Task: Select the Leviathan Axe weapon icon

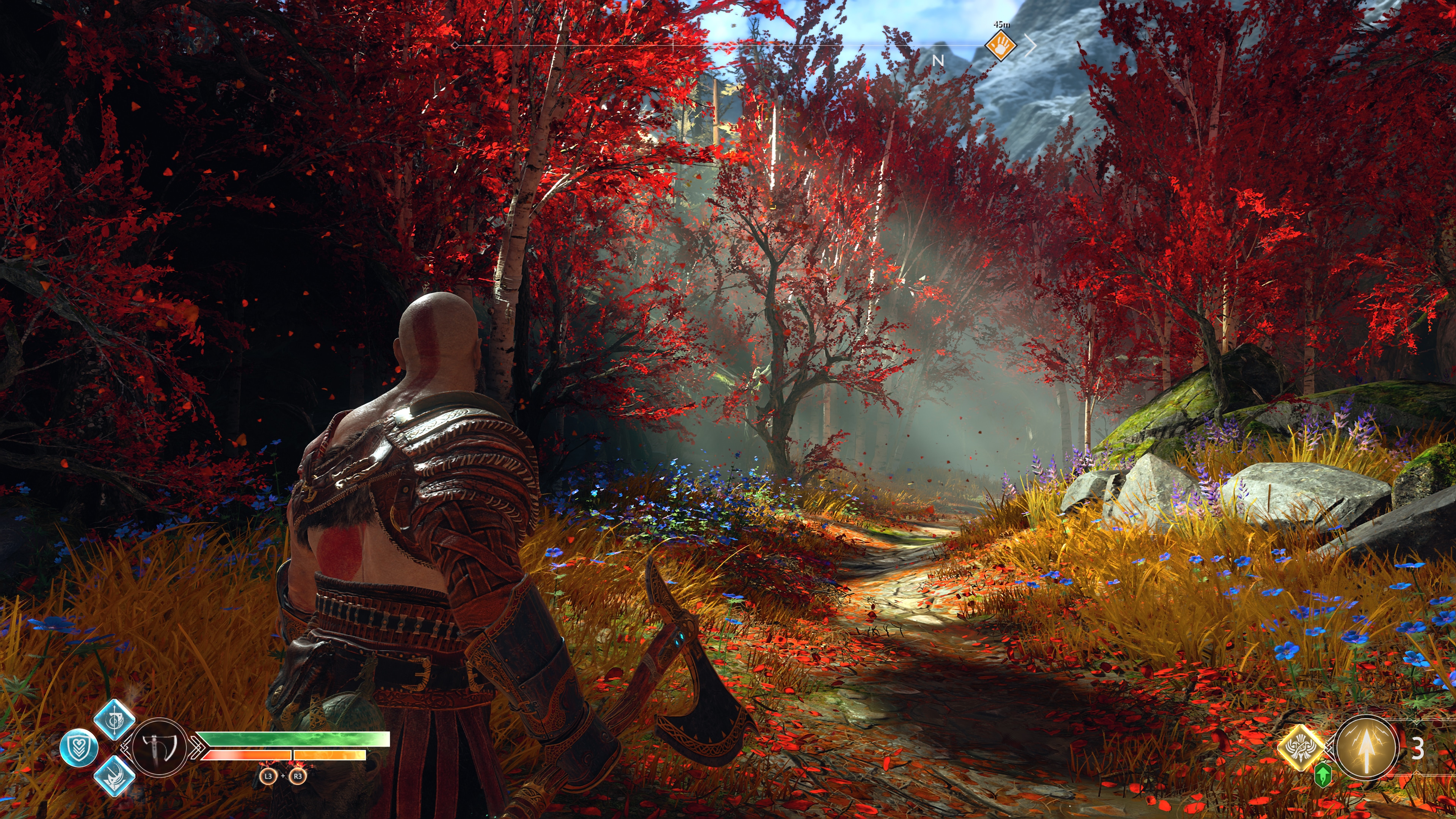Action: 160,747
